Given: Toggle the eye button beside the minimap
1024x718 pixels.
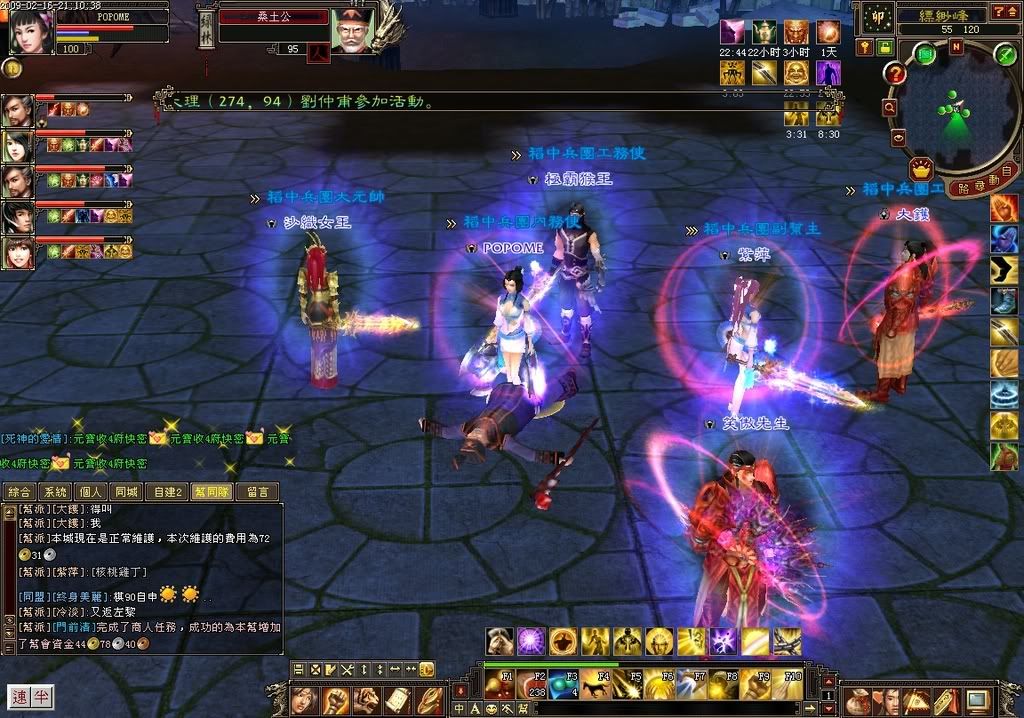Looking at the screenshot, I should 898,138.
